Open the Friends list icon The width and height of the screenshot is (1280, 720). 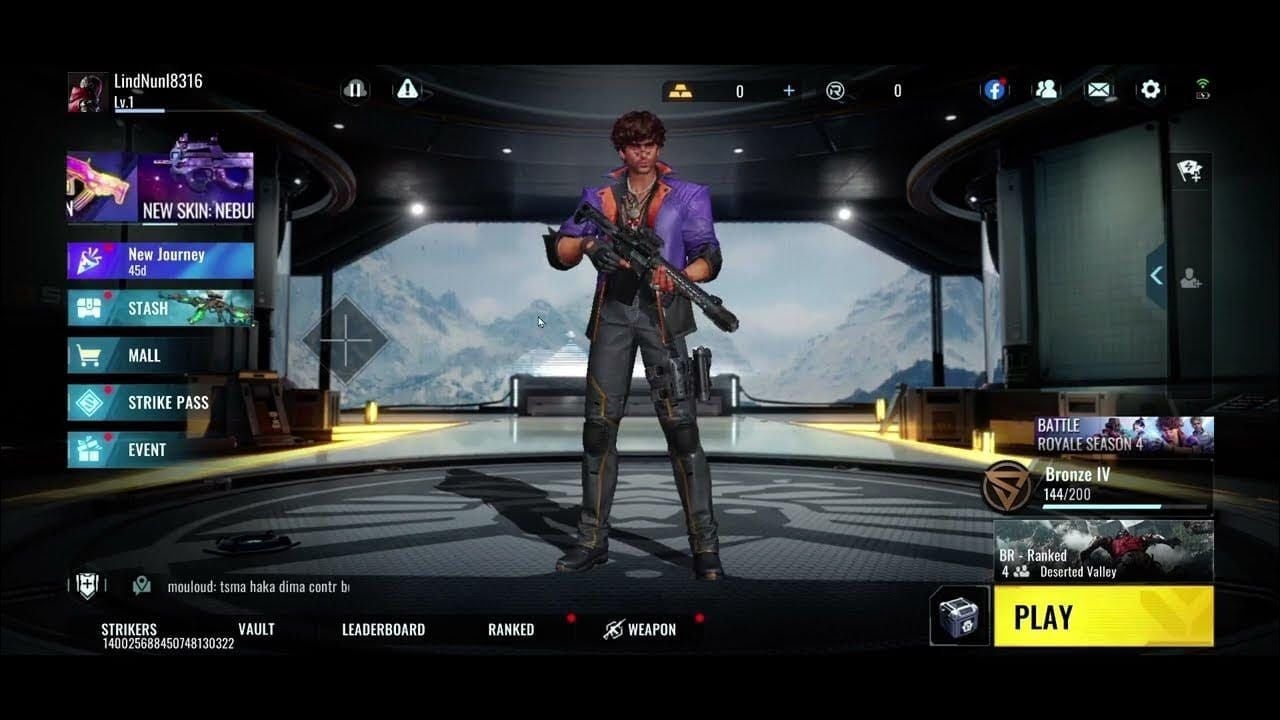coord(1046,89)
